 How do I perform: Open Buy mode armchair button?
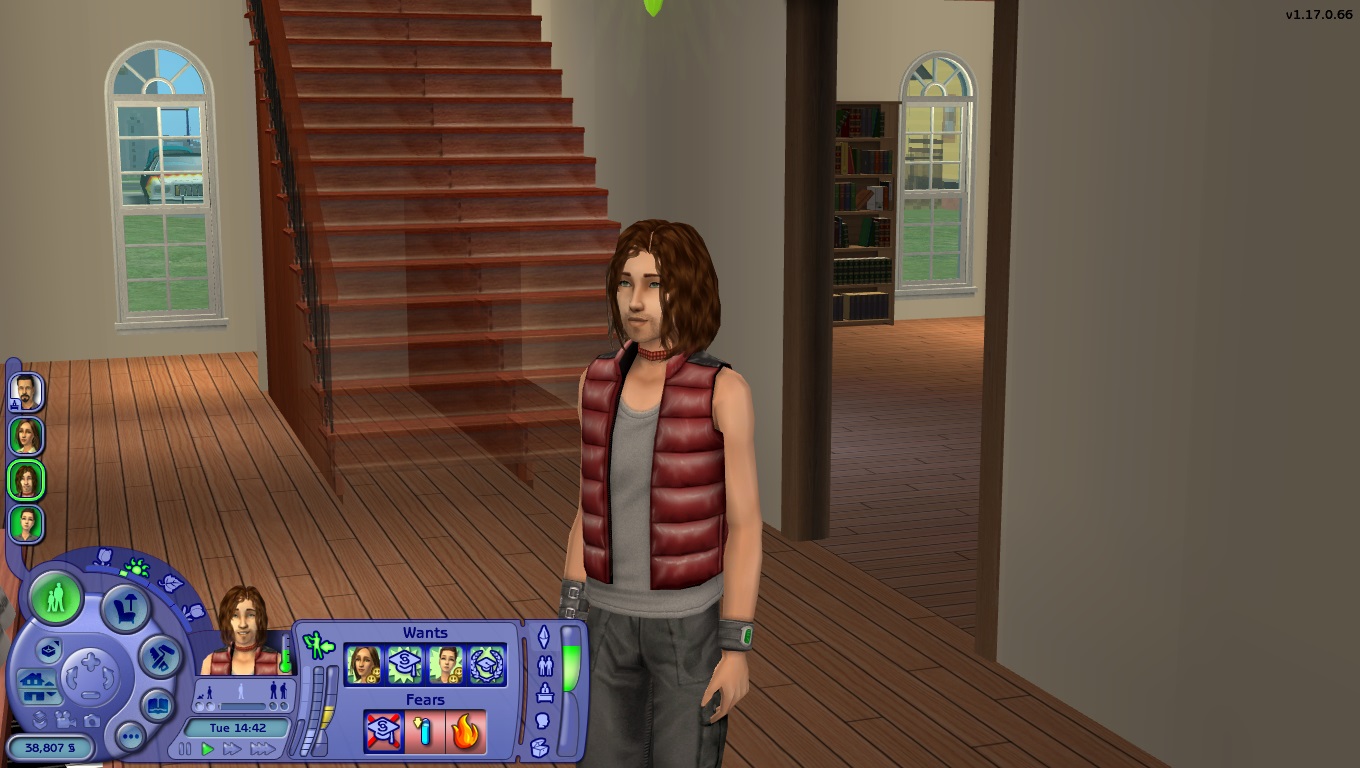tap(126, 608)
